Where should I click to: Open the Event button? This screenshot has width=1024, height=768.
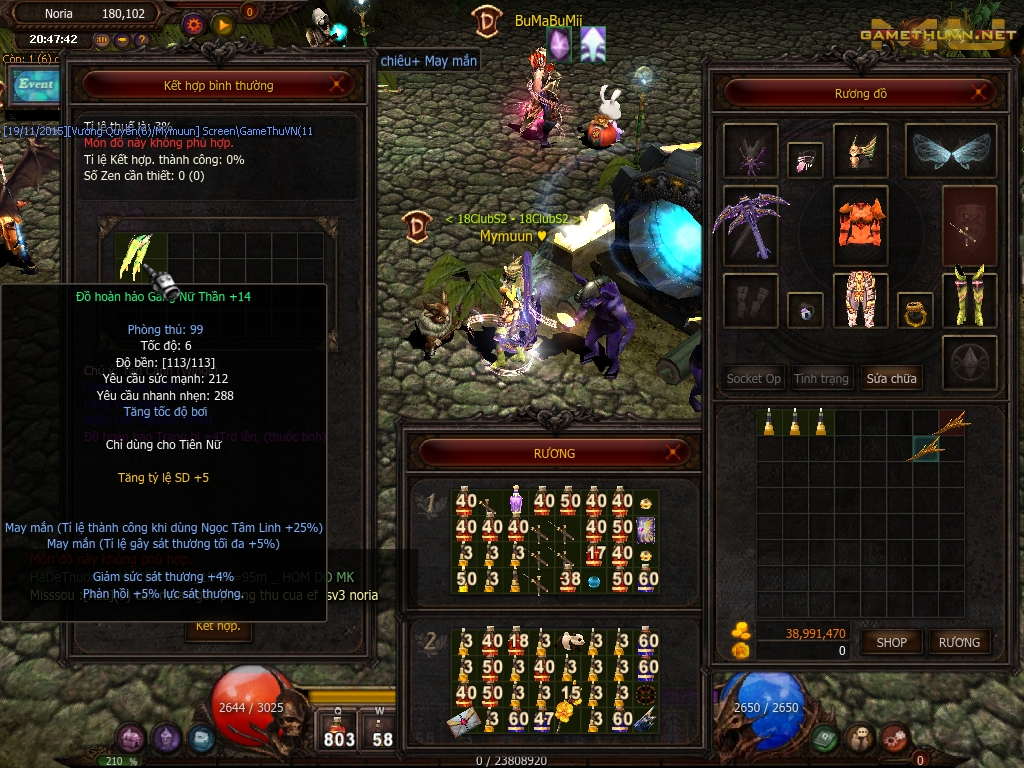pos(35,85)
